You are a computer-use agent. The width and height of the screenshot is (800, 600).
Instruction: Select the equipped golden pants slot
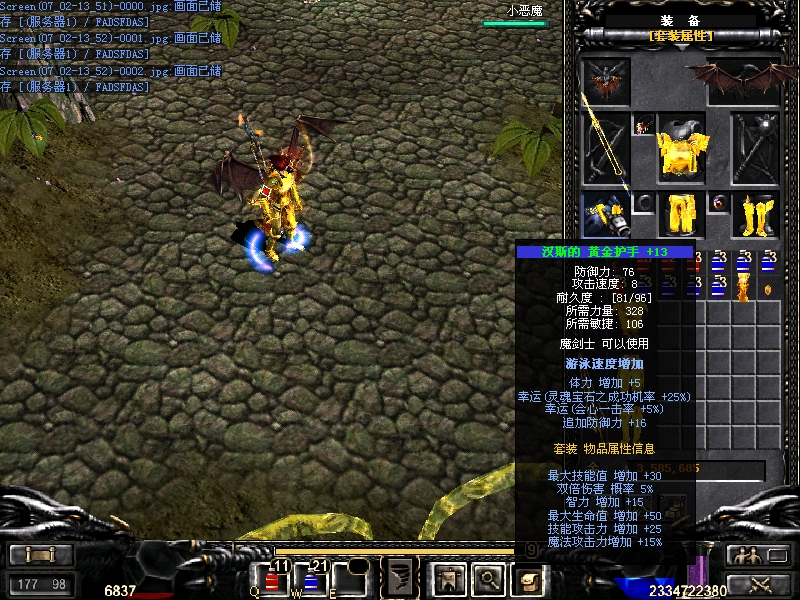[x=682, y=214]
